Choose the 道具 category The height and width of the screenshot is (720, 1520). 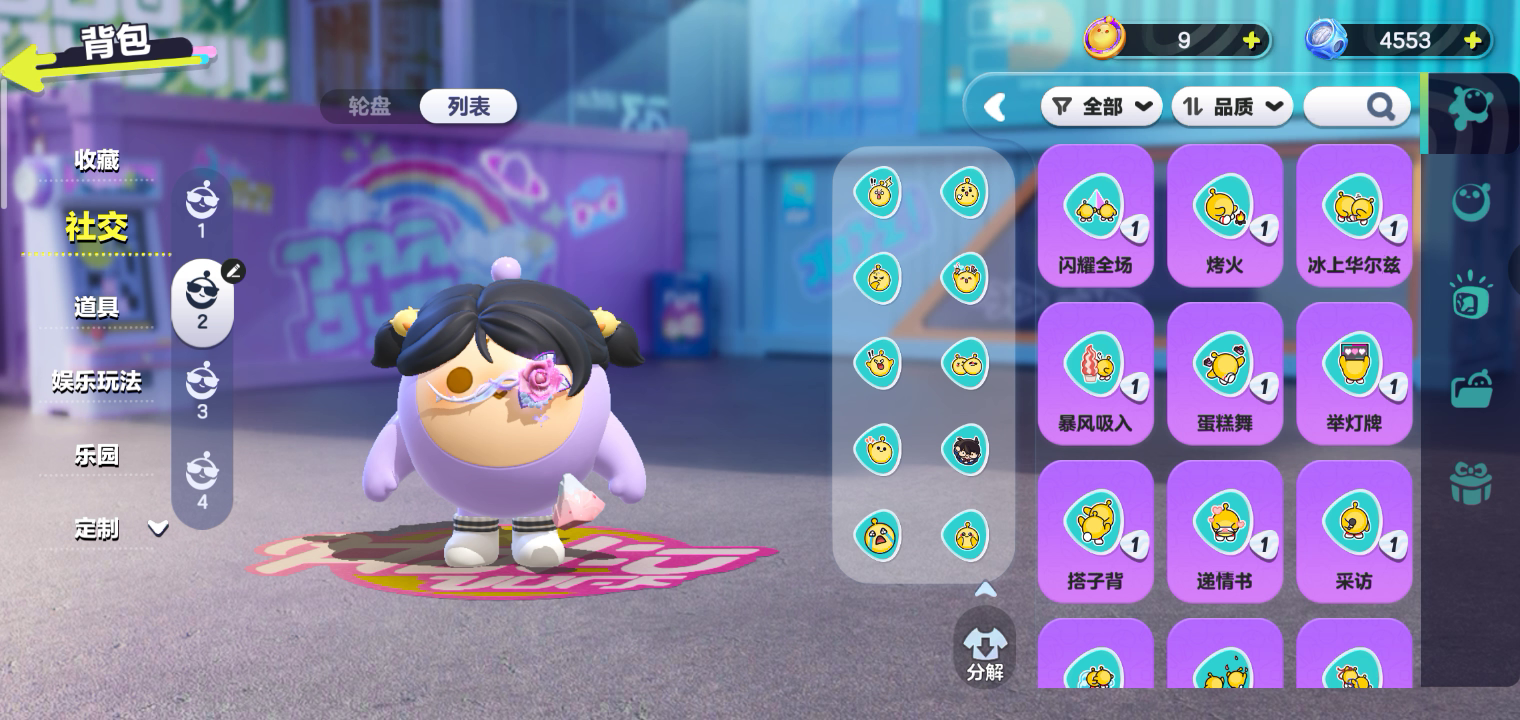click(x=97, y=307)
